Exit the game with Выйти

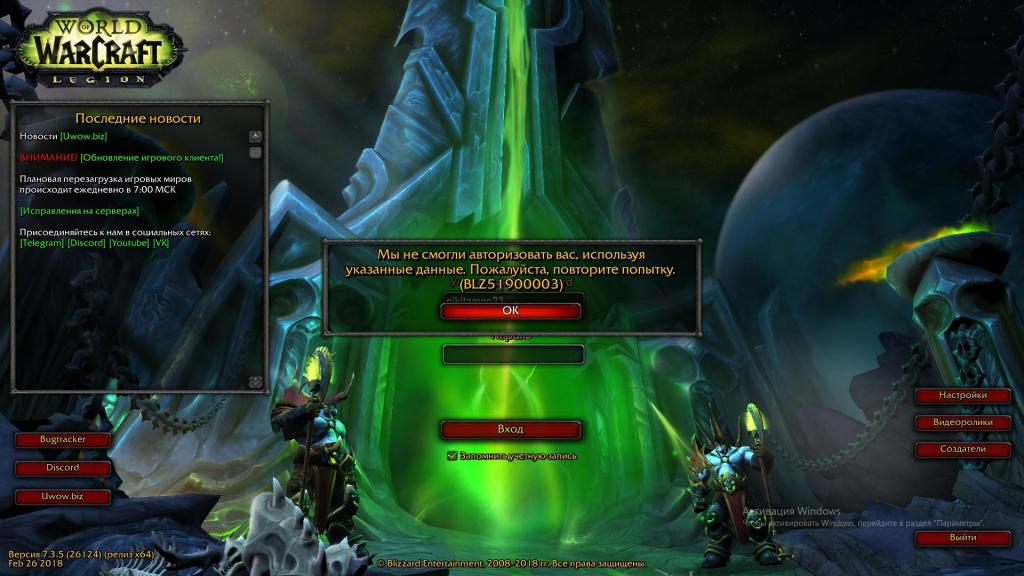962,538
